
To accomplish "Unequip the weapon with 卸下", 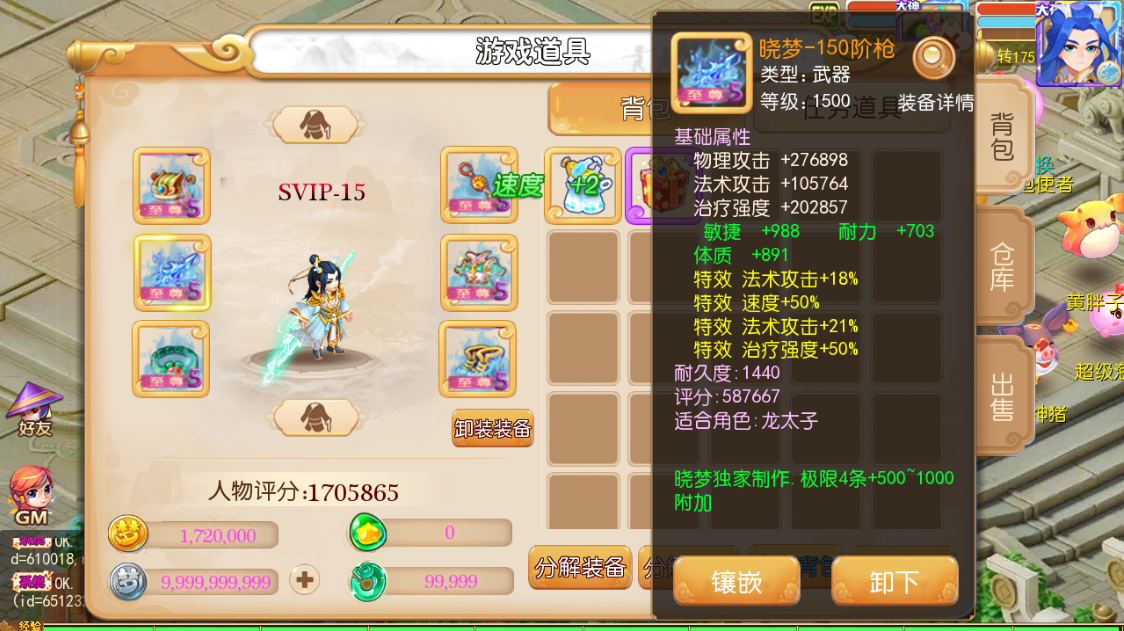I will pyautogui.click(x=894, y=582).
